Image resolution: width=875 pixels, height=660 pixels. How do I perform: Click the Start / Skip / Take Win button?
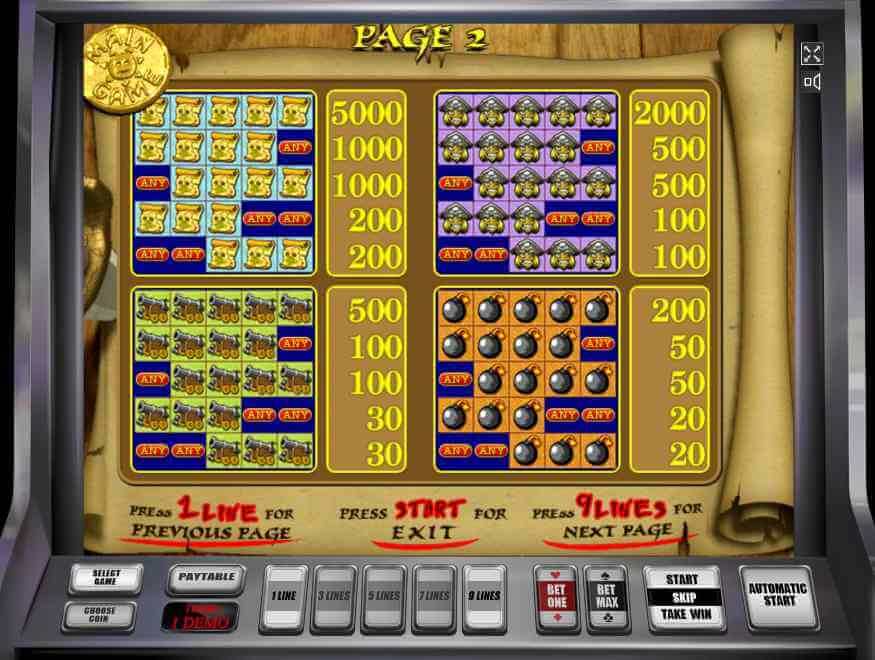pyautogui.click(x=682, y=597)
